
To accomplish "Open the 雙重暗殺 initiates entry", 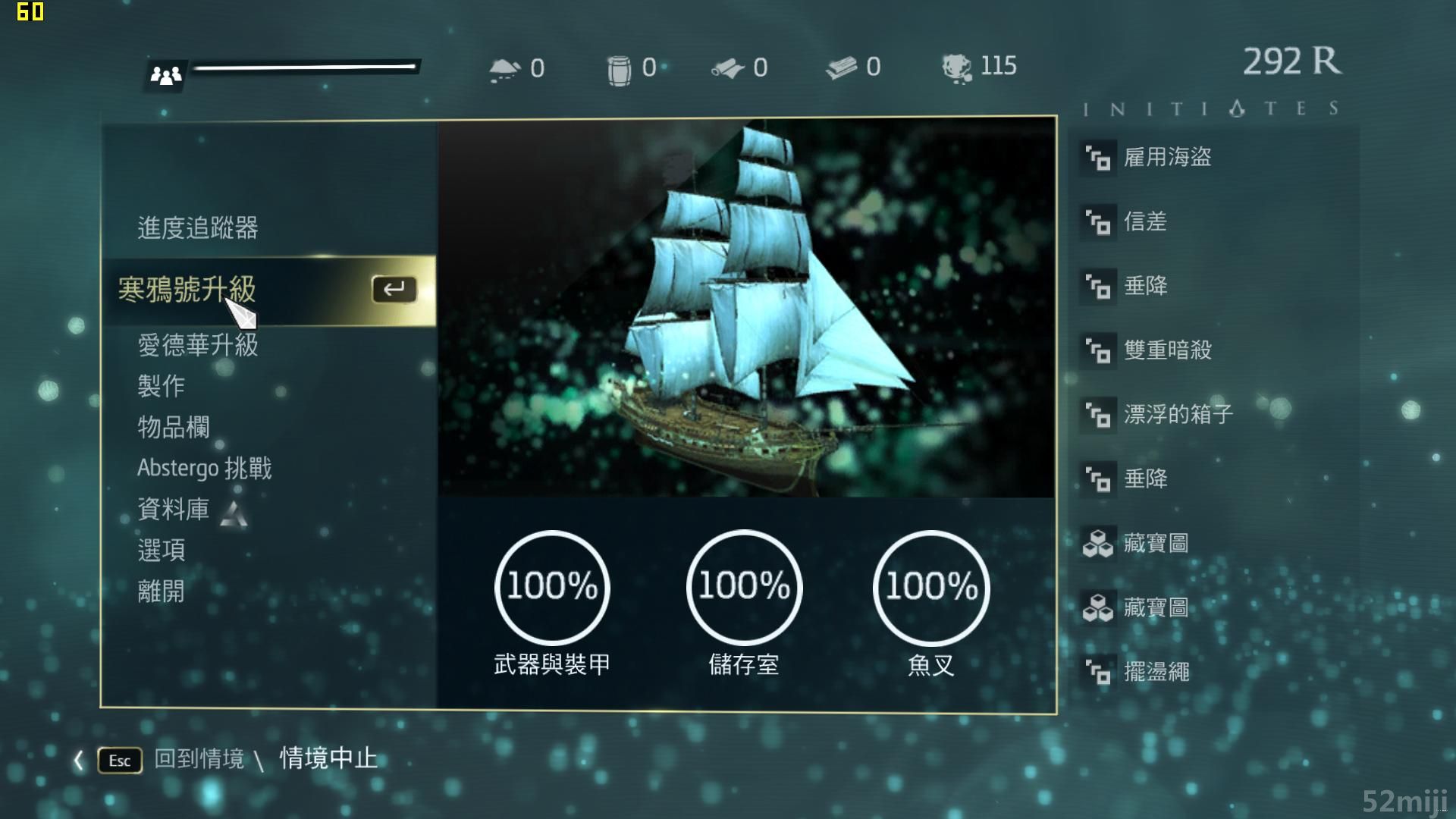I will (1166, 350).
